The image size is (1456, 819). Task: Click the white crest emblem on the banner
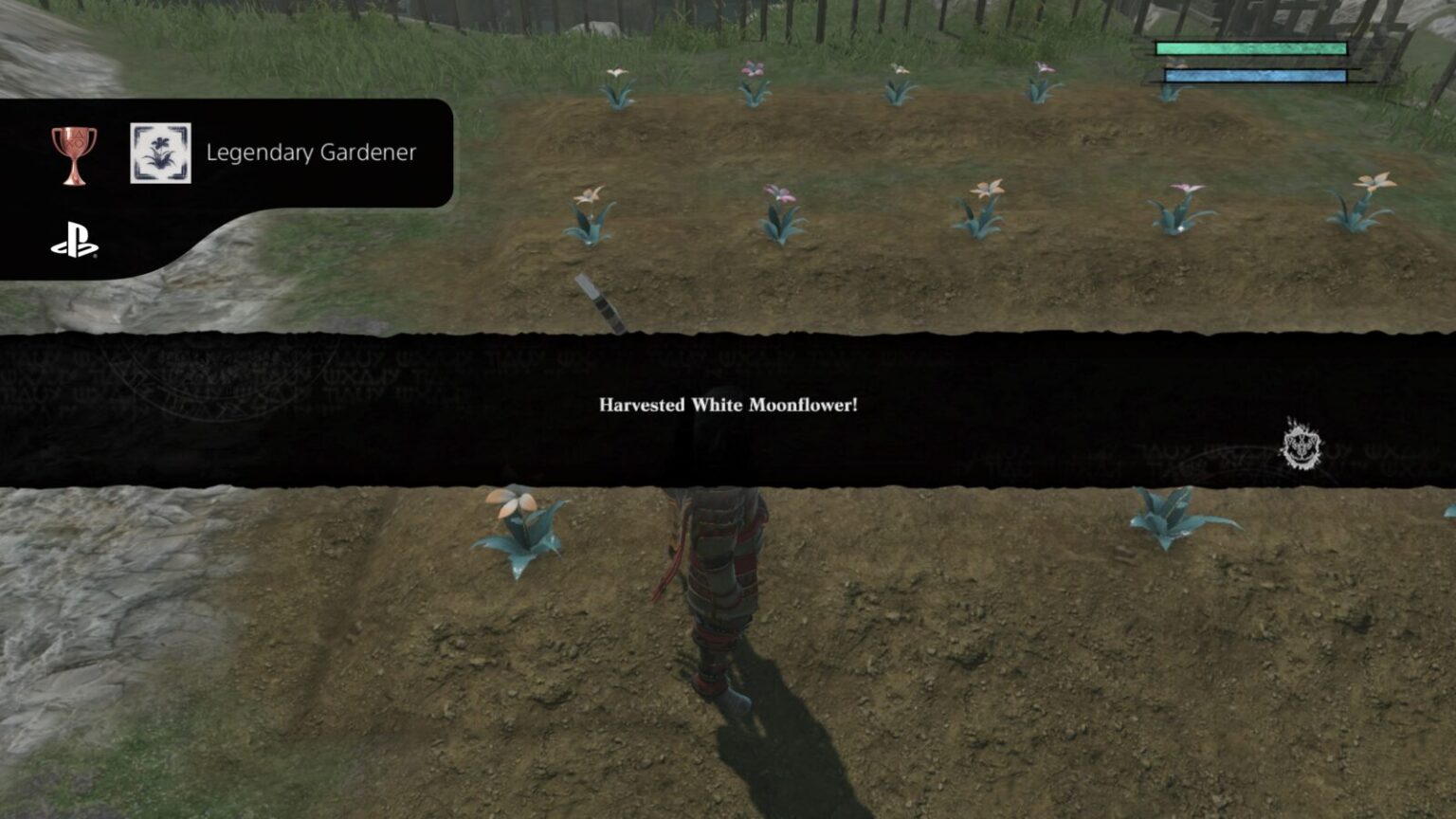(1302, 446)
